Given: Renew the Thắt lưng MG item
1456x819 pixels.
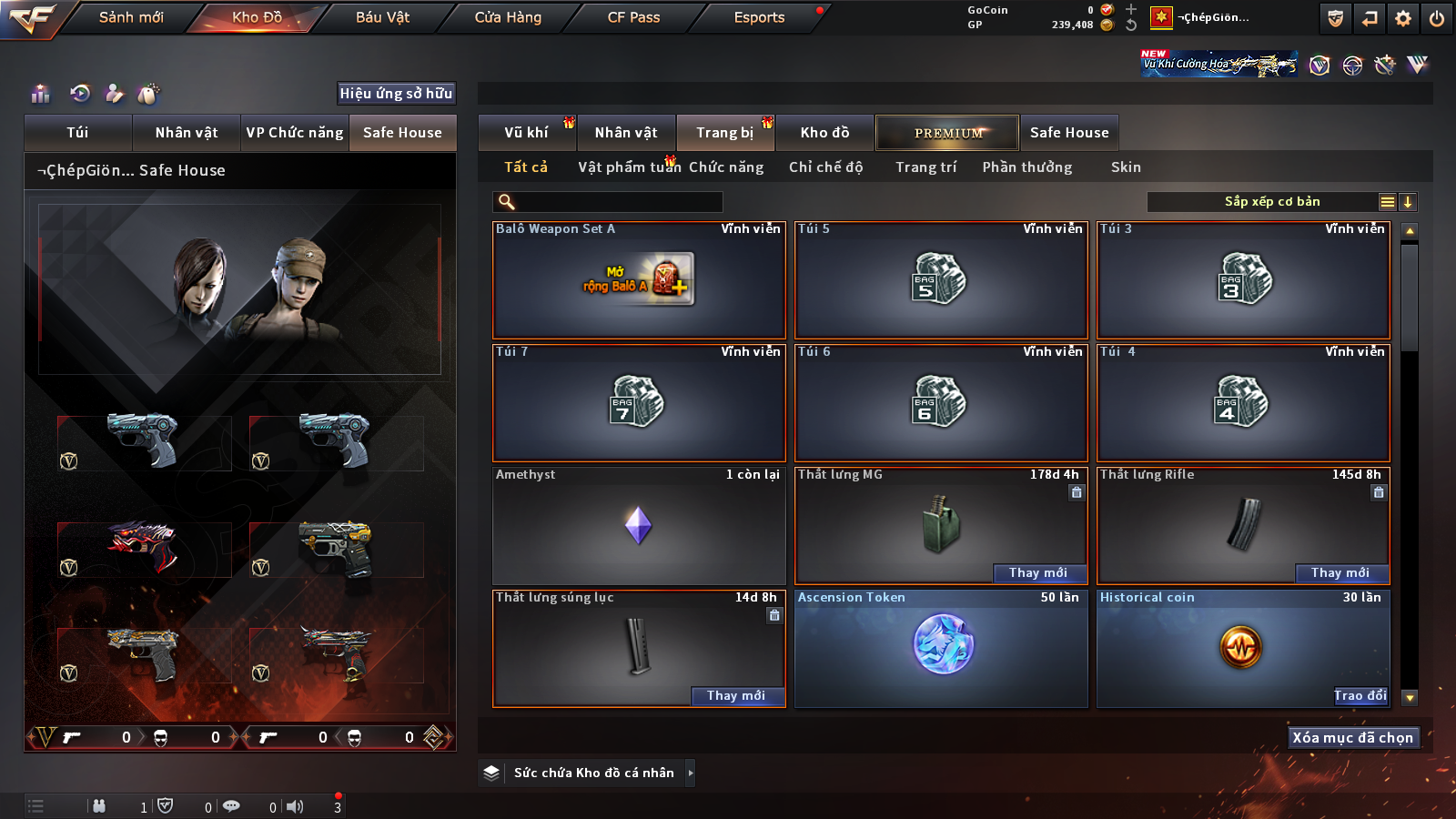Looking at the screenshot, I should click(1037, 572).
